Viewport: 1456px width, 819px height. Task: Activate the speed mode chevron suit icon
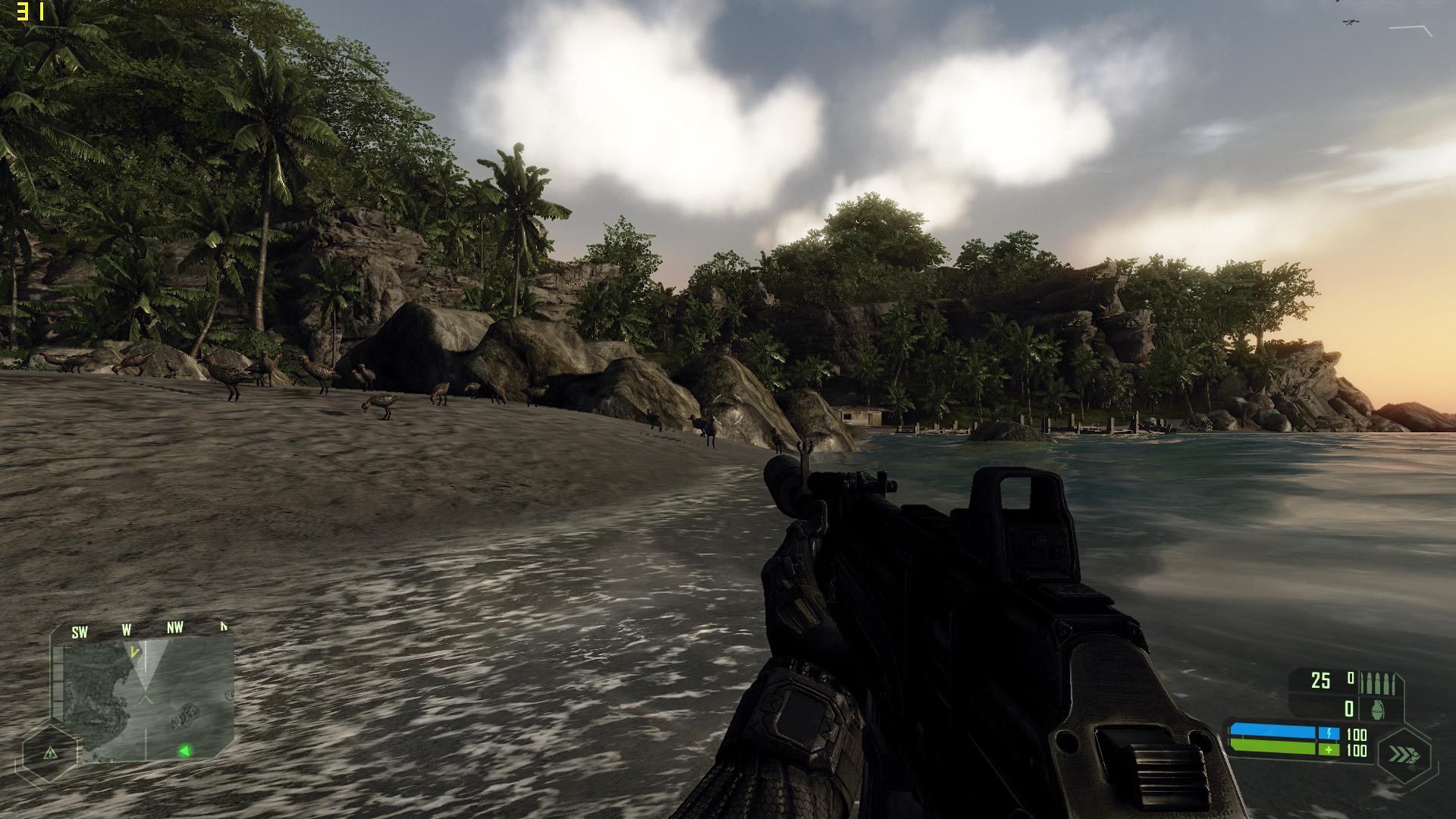pos(1402,754)
